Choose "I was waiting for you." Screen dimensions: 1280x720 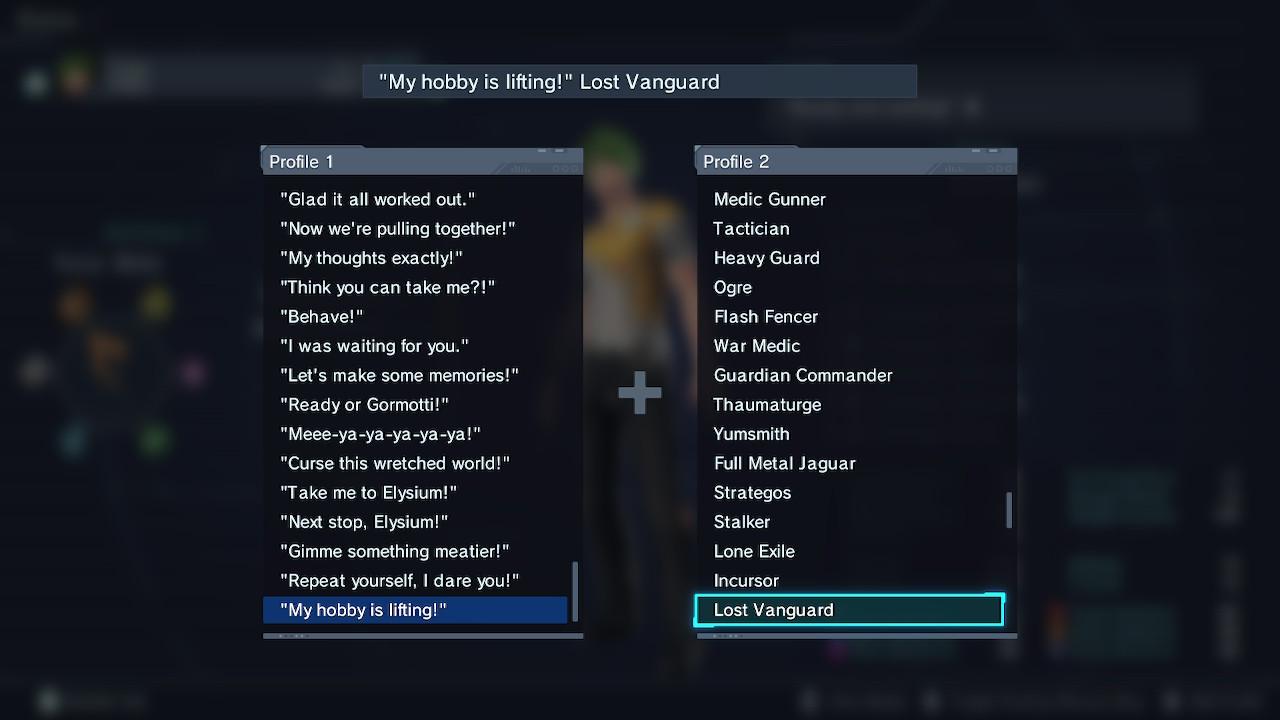pyautogui.click(x=374, y=346)
